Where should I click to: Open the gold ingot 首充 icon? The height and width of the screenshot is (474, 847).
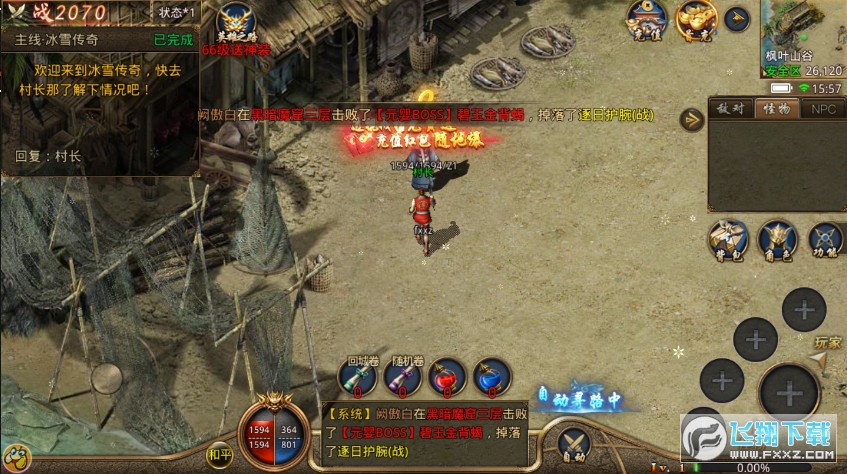click(696, 18)
